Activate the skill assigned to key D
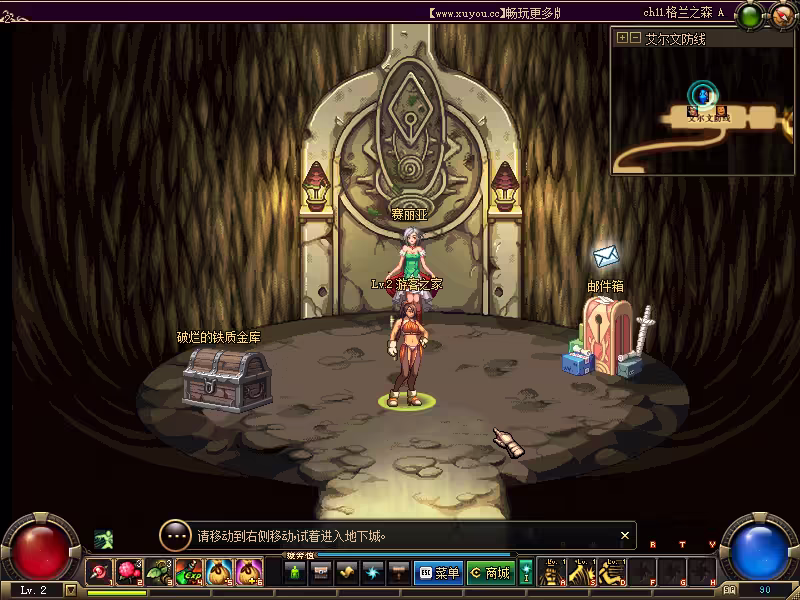Viewport: 800px width, 600px height. 612,572
